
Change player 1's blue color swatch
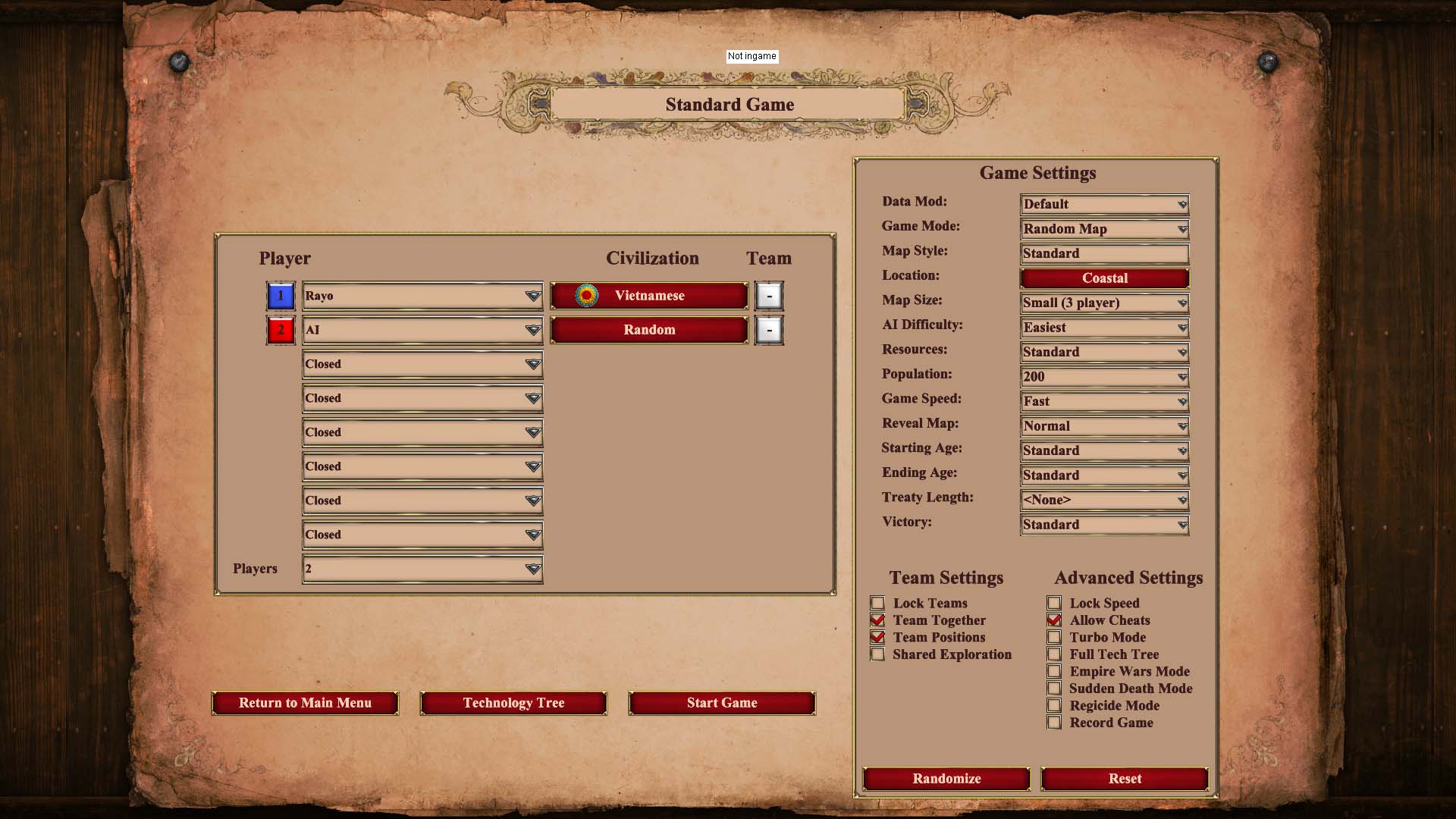point(281,296)
